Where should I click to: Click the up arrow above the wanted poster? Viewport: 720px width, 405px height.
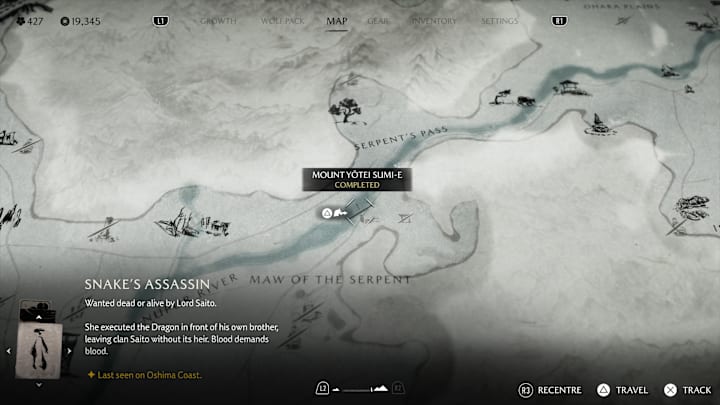pos(40,318)
